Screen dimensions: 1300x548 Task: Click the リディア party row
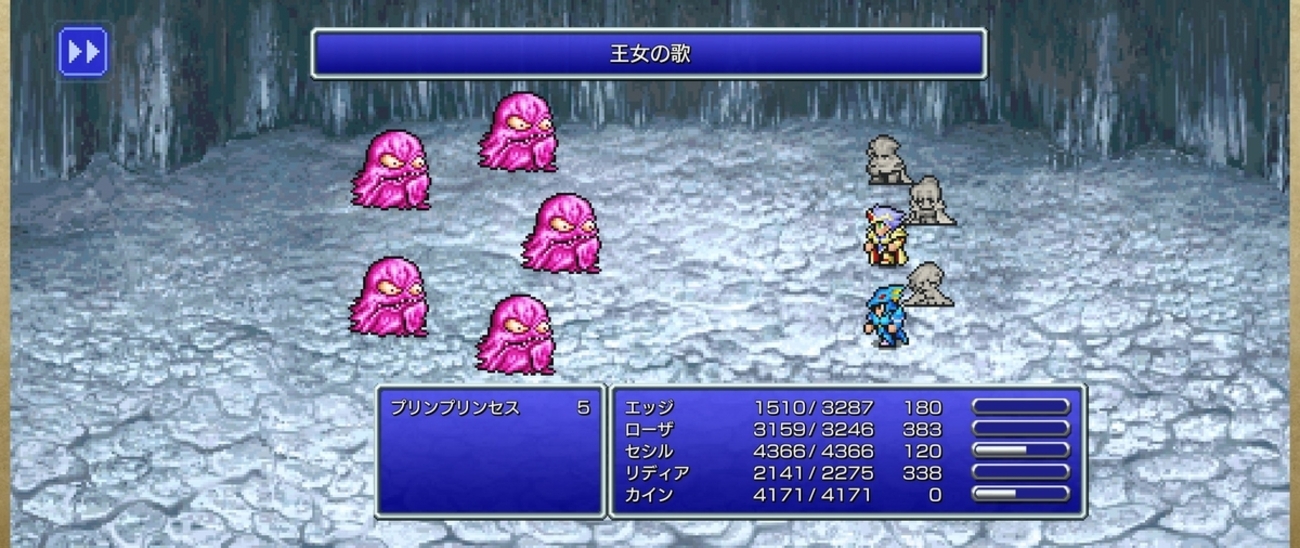[x=656, y=473]
